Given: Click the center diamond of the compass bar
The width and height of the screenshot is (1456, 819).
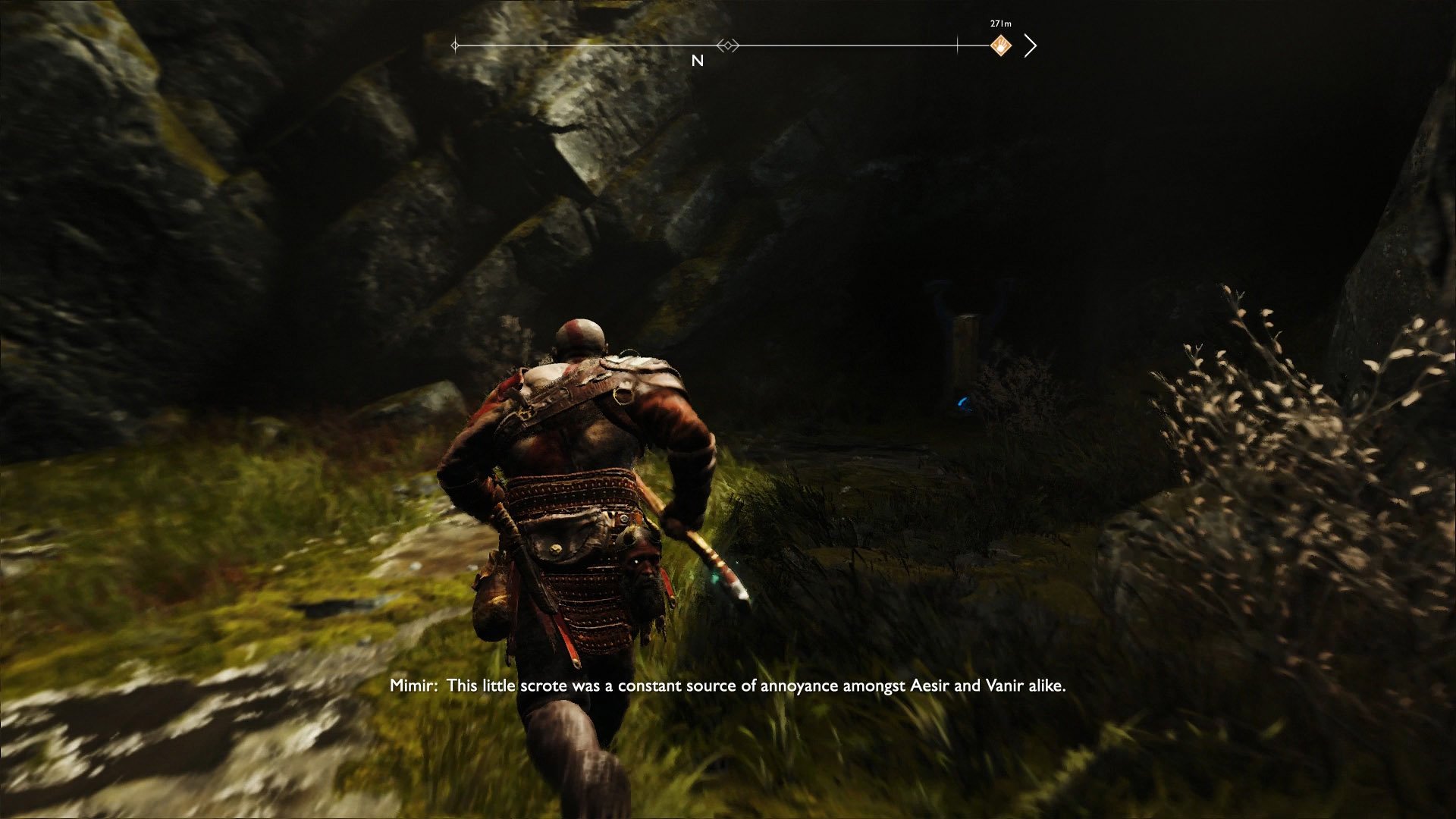Looking at the screenshot, I should pos(728,45).
